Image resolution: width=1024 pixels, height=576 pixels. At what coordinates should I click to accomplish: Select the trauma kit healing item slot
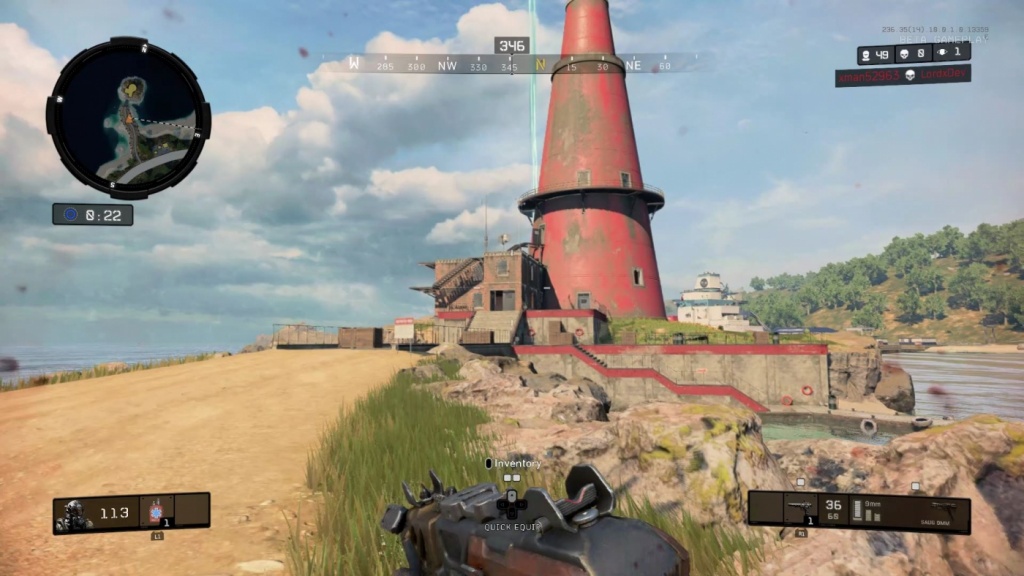point(155,513)
